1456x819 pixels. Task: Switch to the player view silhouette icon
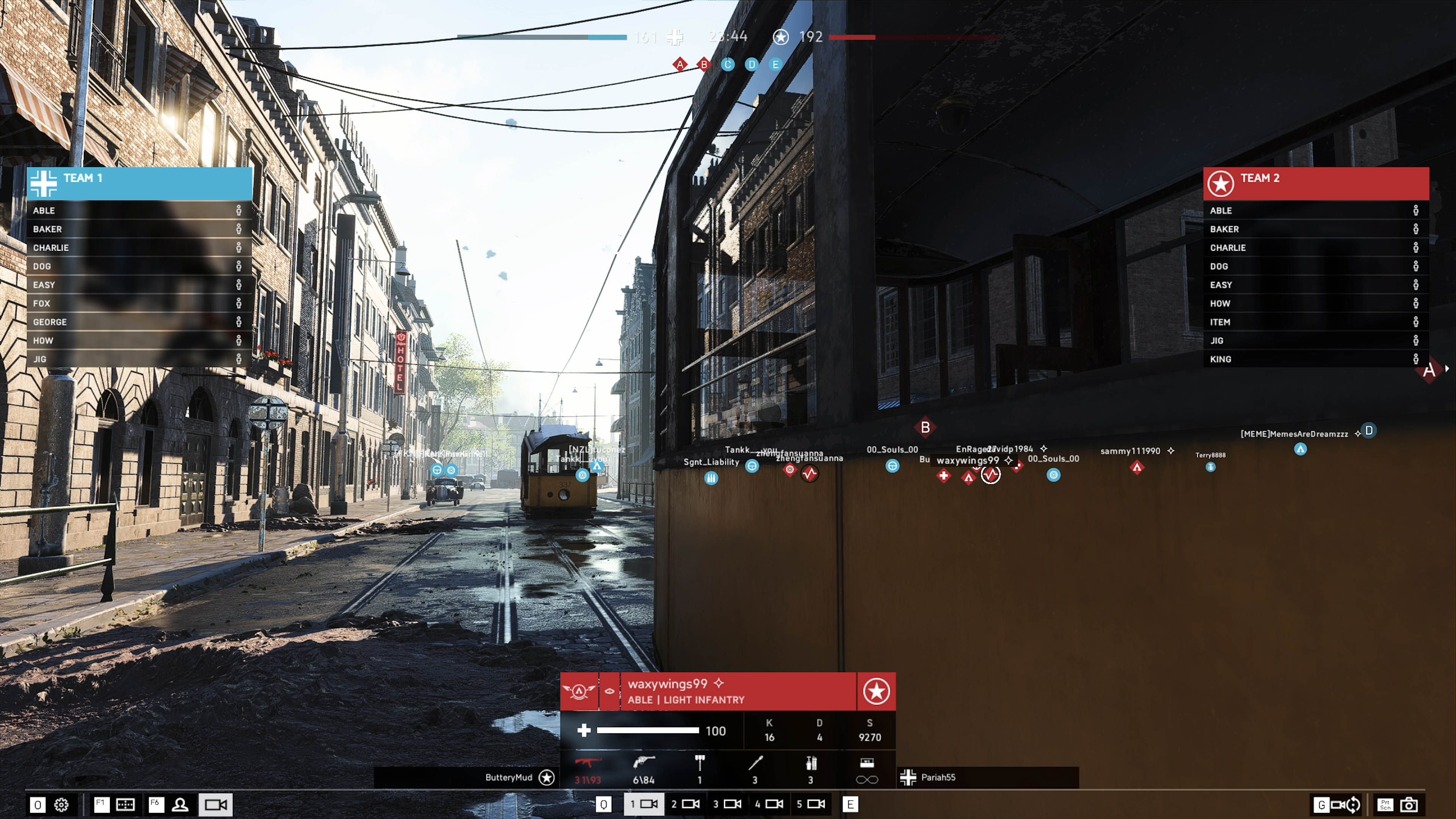pos(180,804)
